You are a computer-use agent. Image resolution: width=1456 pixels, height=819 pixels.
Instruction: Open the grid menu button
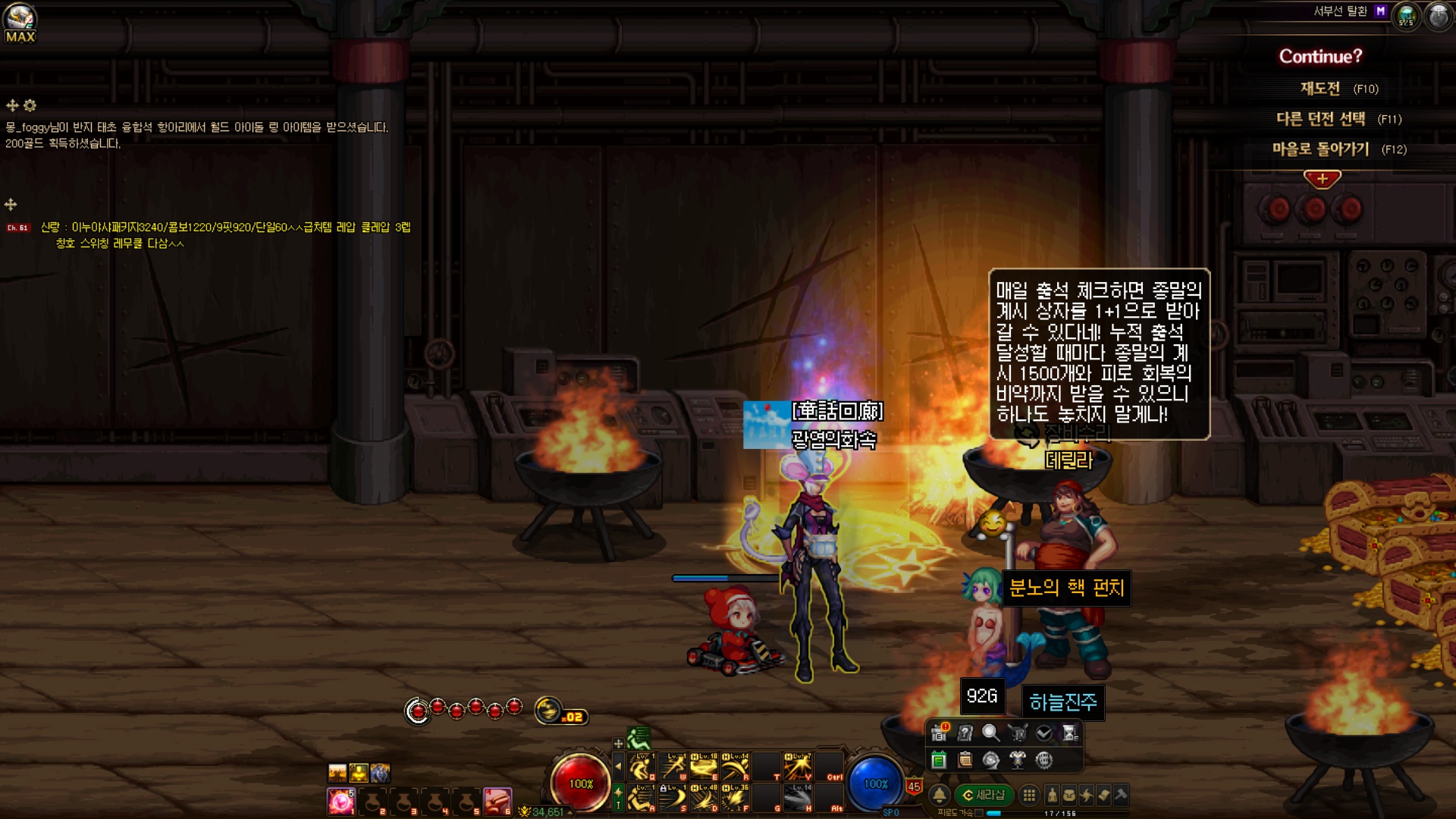click(1029, 795)
